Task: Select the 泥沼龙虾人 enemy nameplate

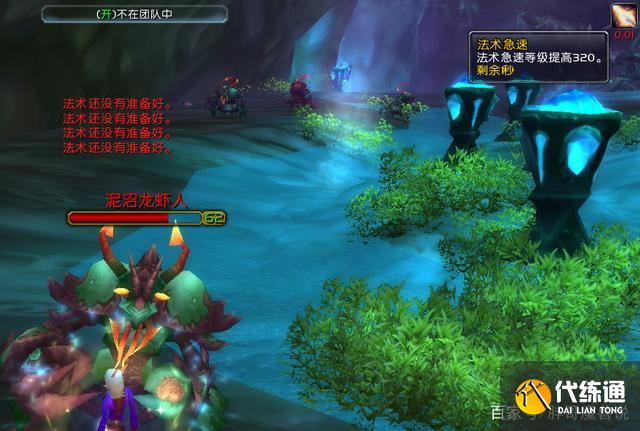Action: [135, 217]
